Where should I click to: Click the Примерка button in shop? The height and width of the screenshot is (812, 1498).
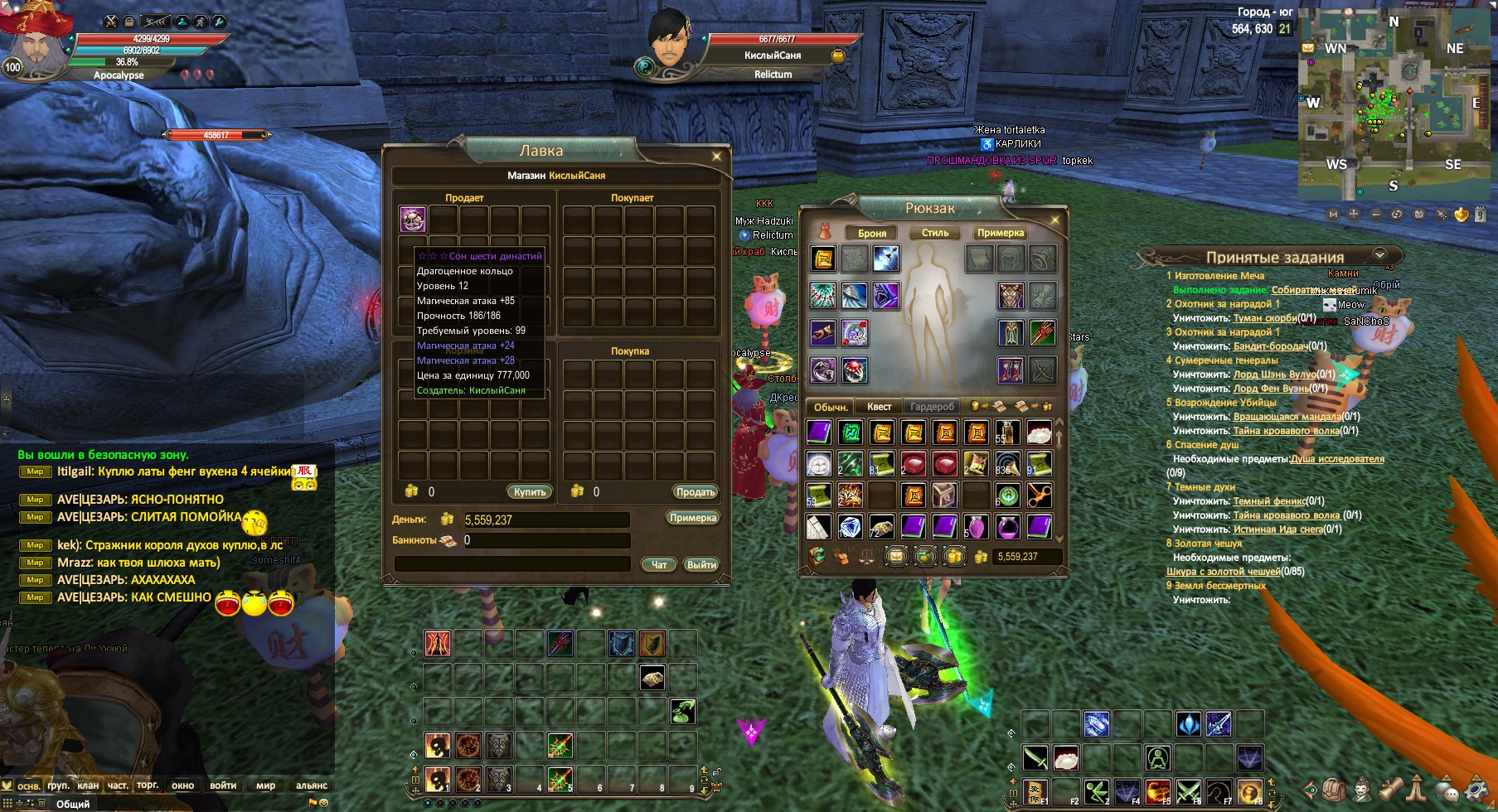tap(692, 518)
